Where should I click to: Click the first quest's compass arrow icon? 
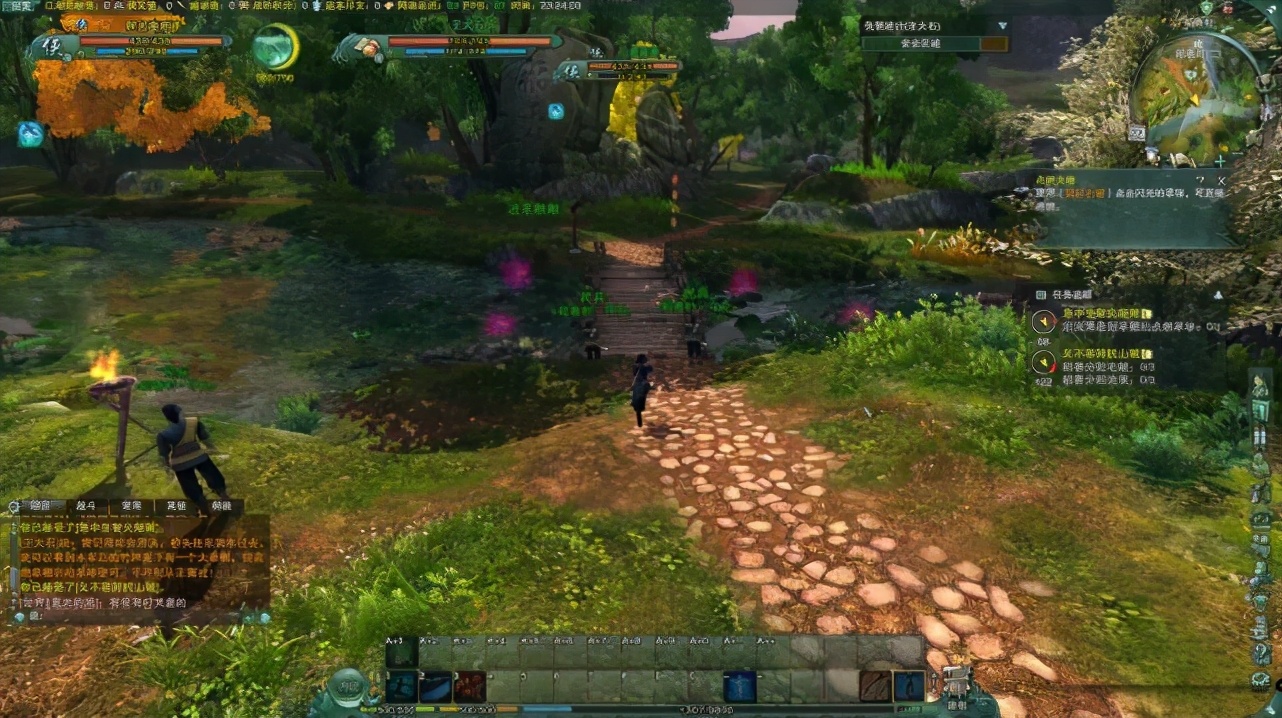1043,321
